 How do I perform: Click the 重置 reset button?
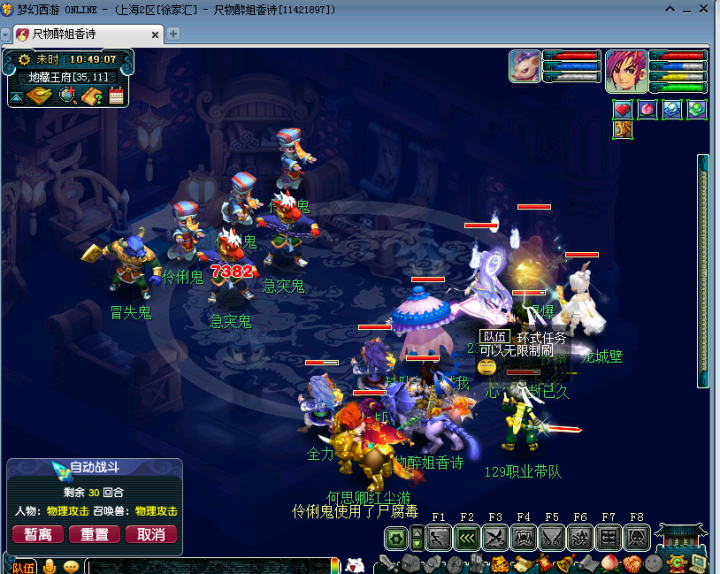pyautogui.click(x=94, y=534)
